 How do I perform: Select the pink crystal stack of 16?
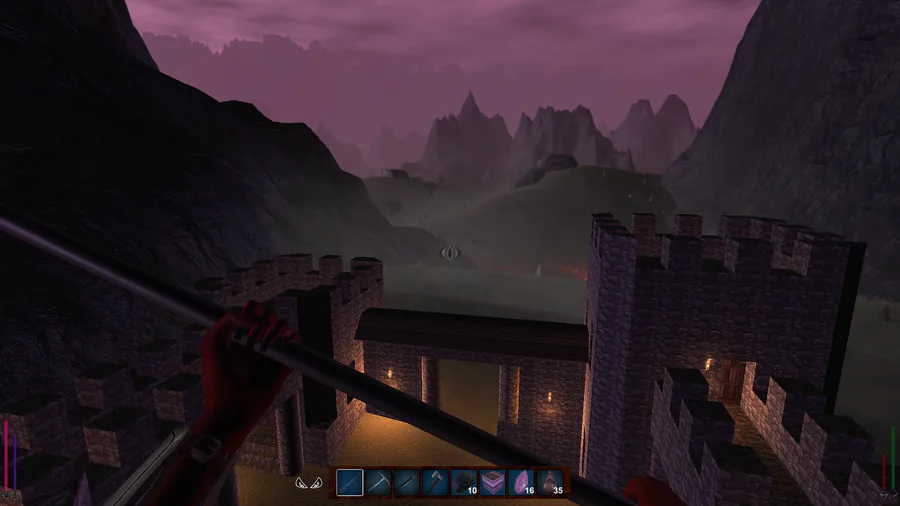click(523, 483)
